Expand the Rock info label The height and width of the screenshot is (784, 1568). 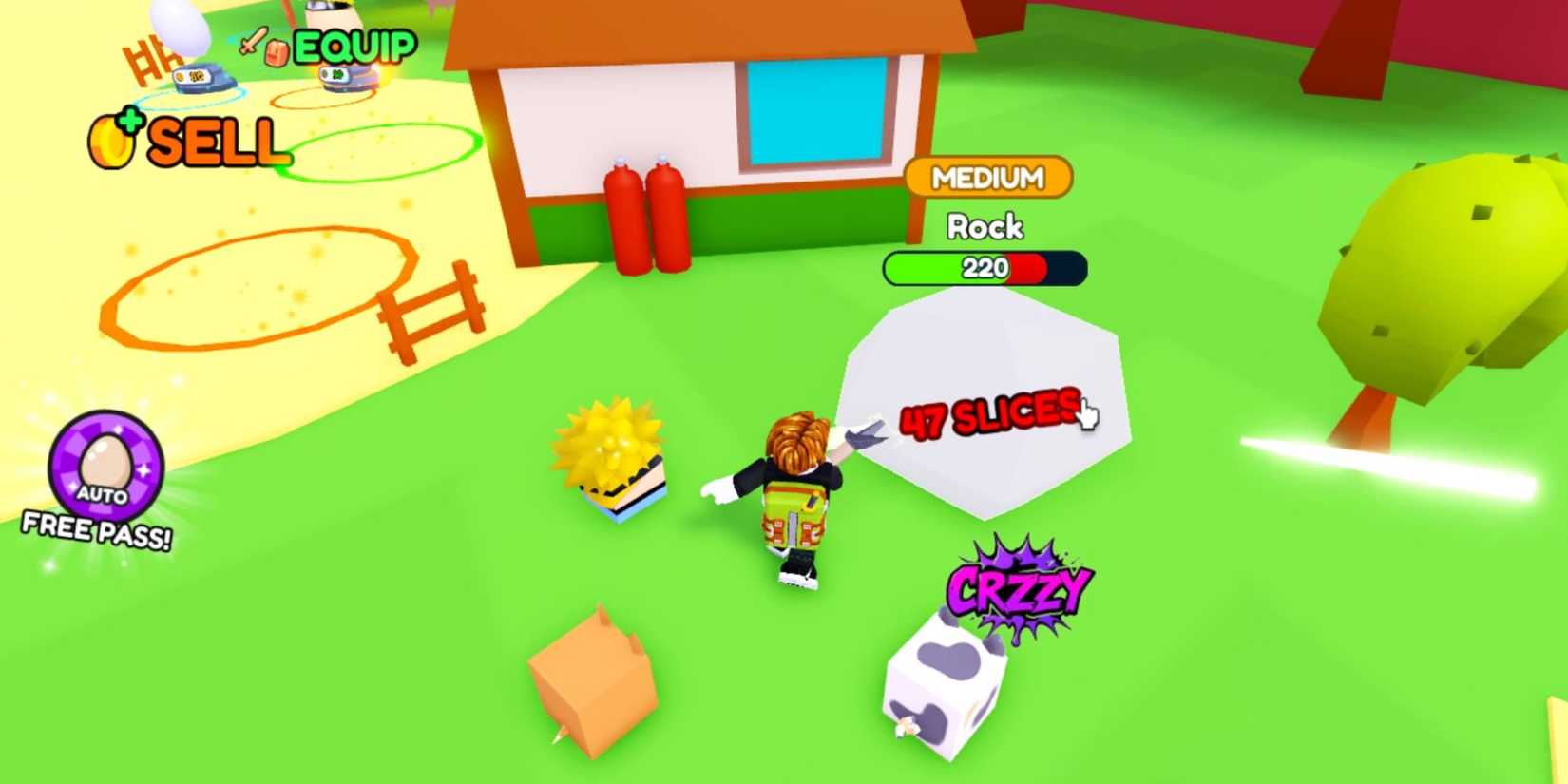point(985,228)
